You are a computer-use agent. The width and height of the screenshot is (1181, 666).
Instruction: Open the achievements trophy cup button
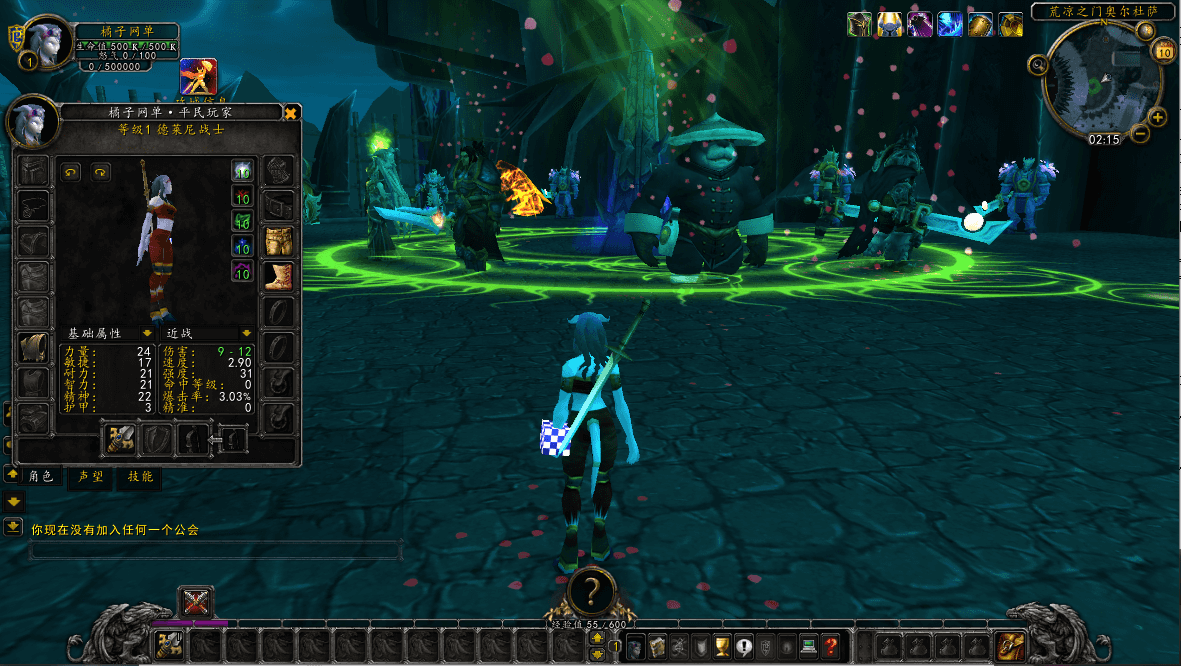(722, 647)
